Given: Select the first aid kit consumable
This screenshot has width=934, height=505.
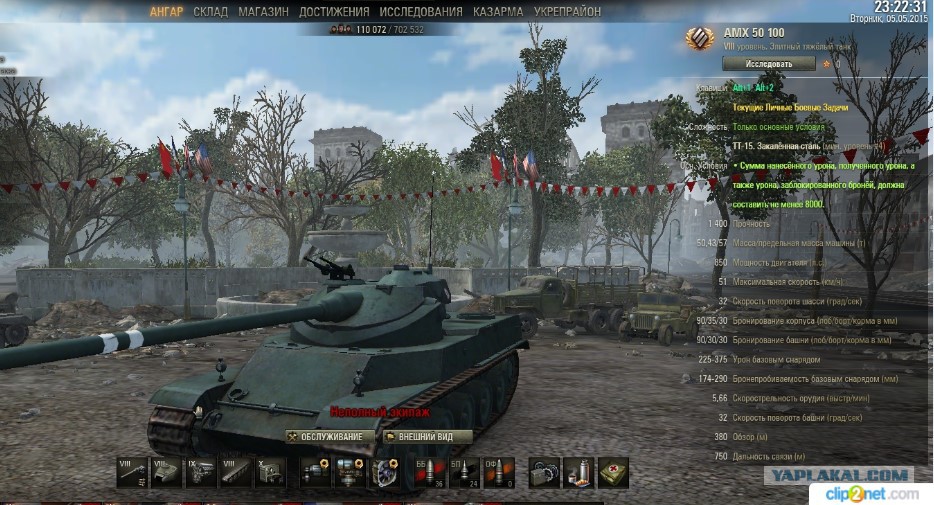Looking at the screenshot, I should pos(613,471).
